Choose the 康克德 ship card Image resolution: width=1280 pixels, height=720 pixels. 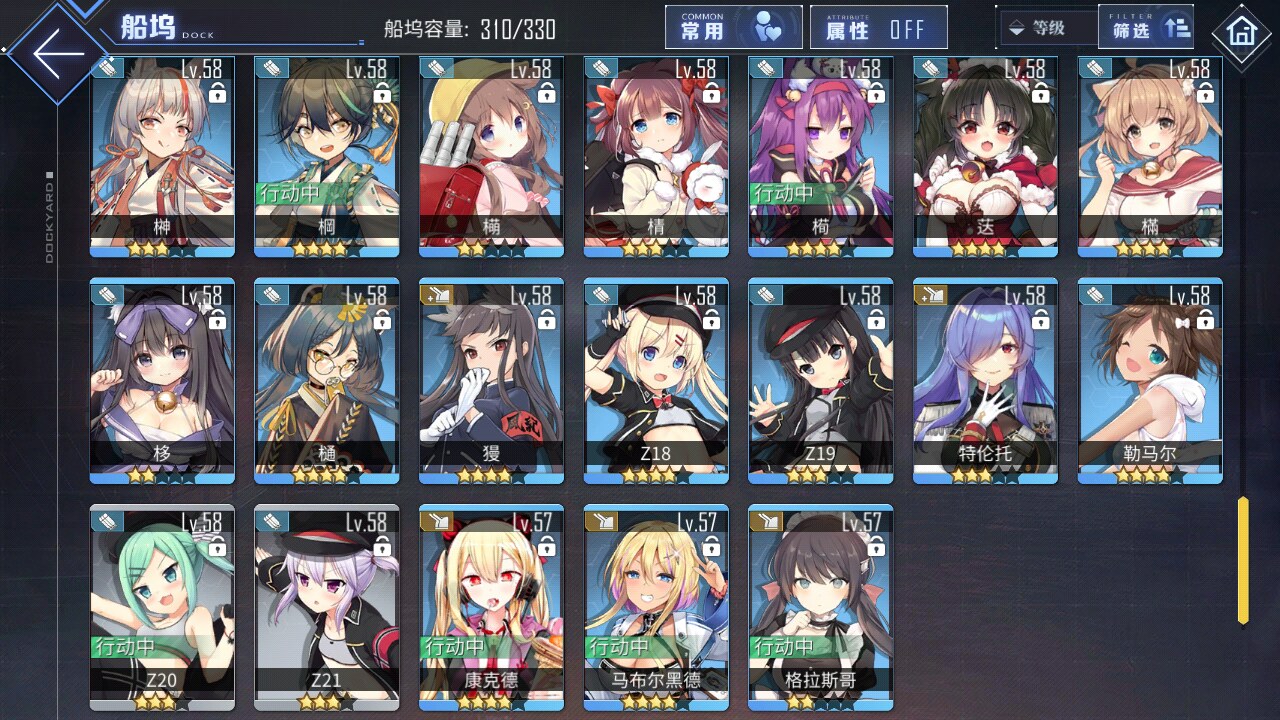[491, 607]
